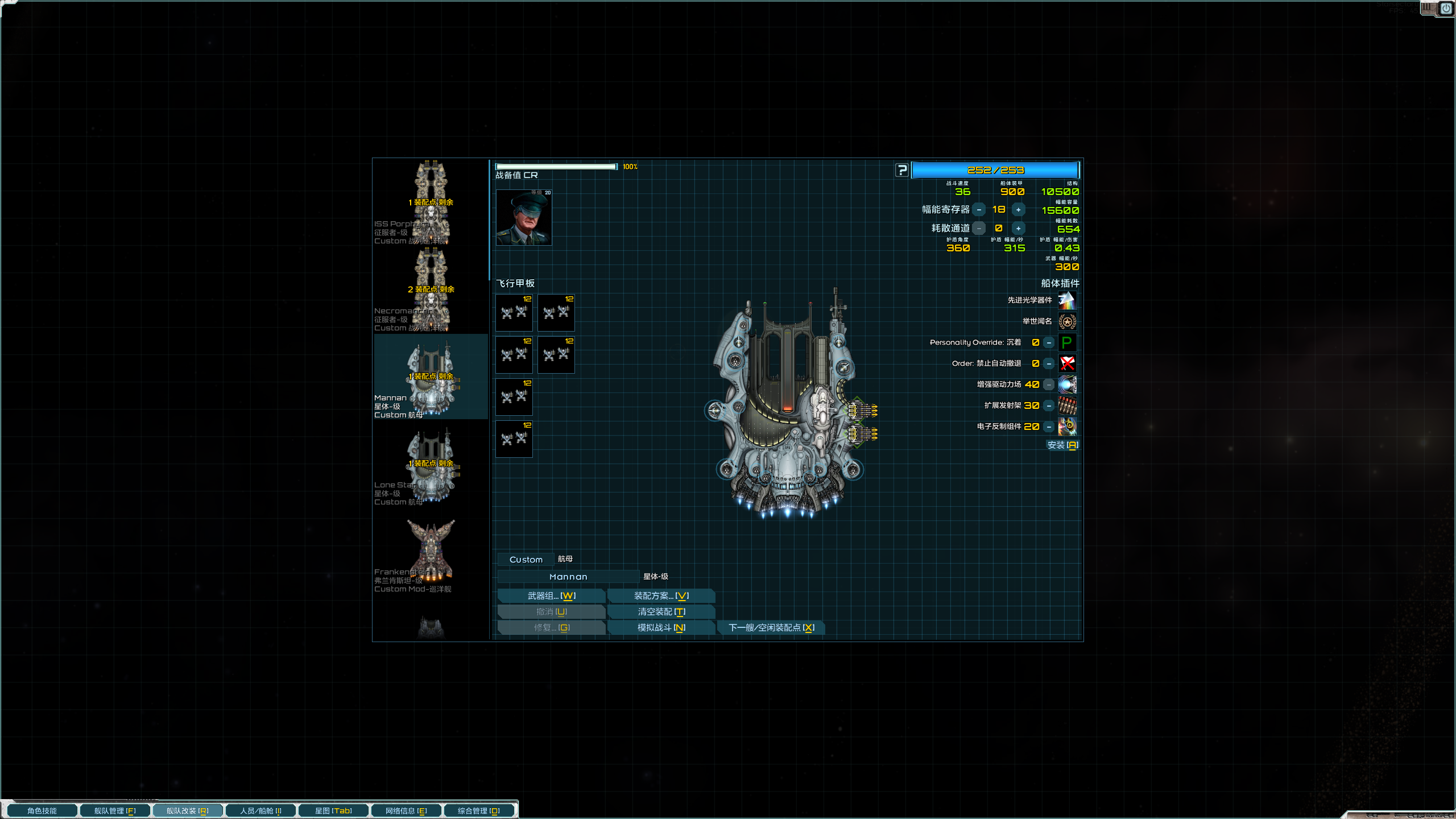Open the 武器组 weapon groups dialog

[551, 595]
